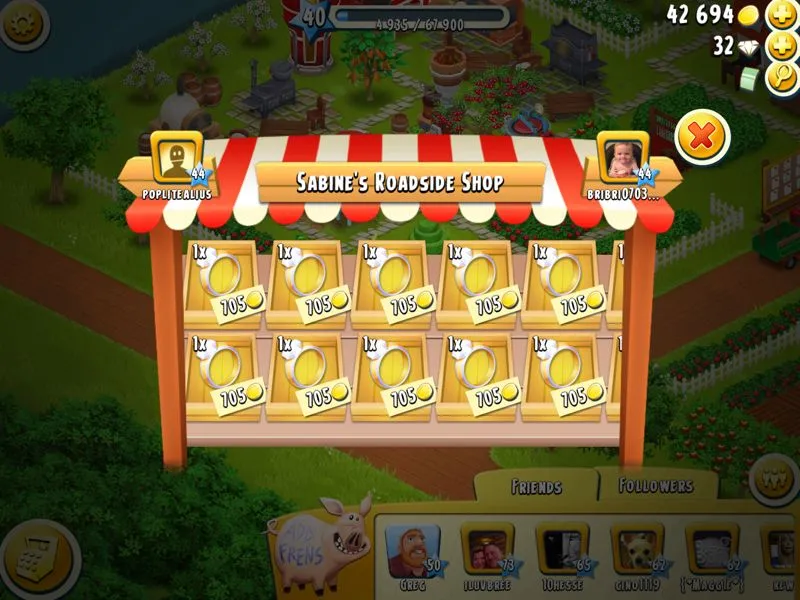Tap the round friends group icon
The width and height of the screenshot is (800, 600).
pyautogui.click(x=774, y=475)
